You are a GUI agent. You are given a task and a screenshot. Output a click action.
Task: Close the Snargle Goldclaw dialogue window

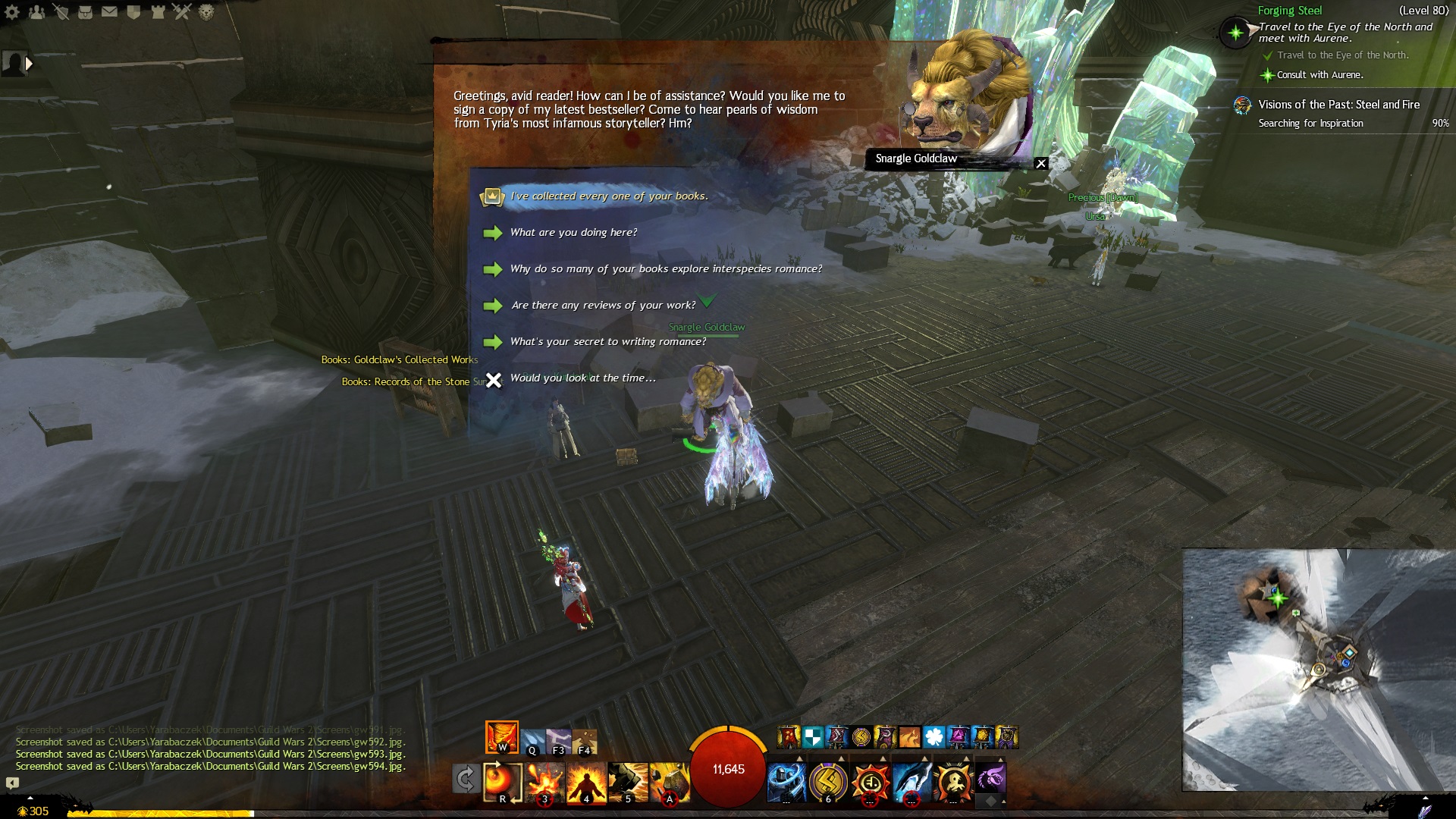[1041, 163]
